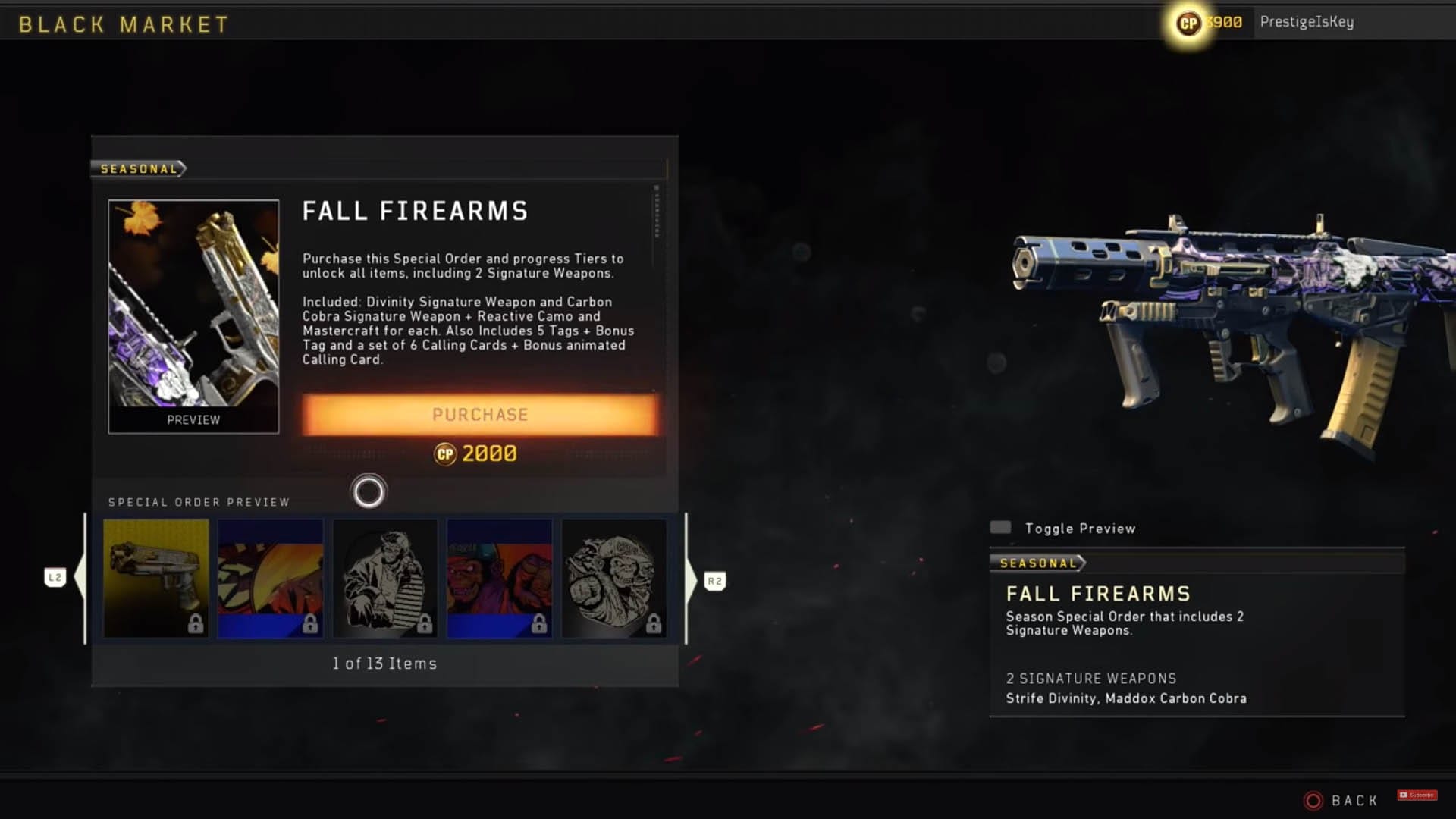Select the red gorilla calling card item
Screen dimensions: 1456x819
click(x=500, y=578)
